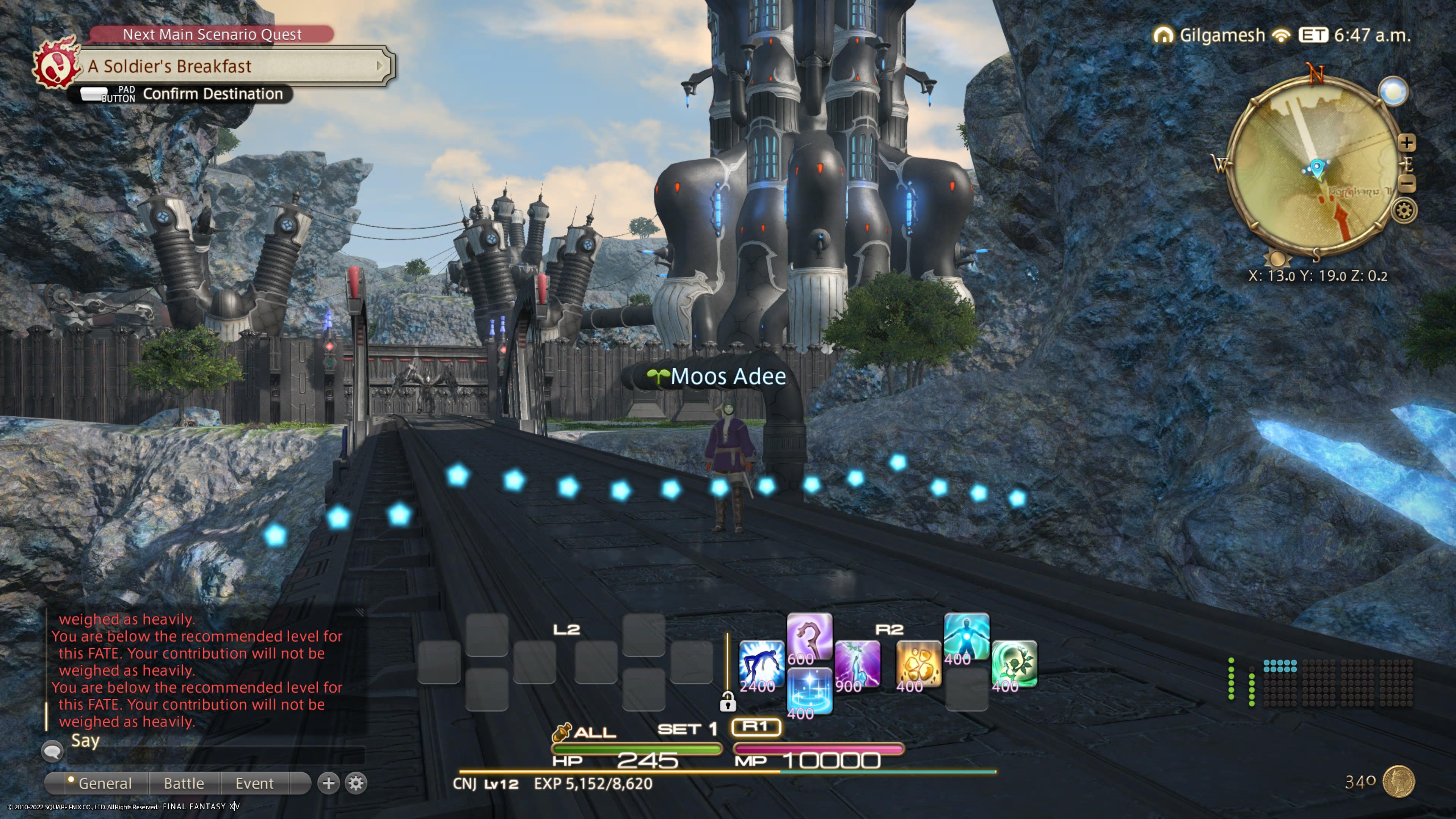Open minimap settings gear
The image size is (1456, 819).
(x=1404, y=211)
